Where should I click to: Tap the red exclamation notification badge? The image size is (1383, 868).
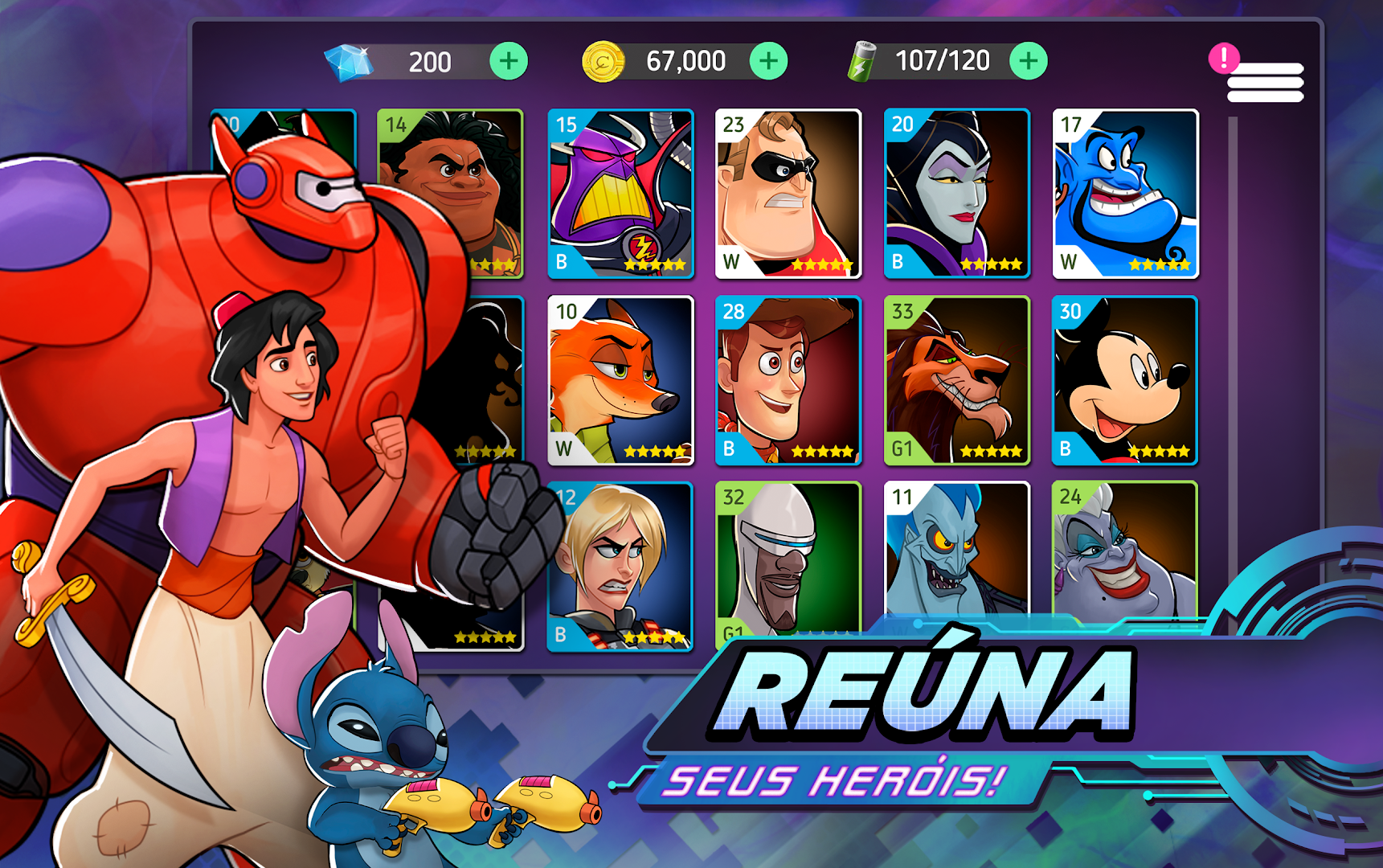point(1223,56)
